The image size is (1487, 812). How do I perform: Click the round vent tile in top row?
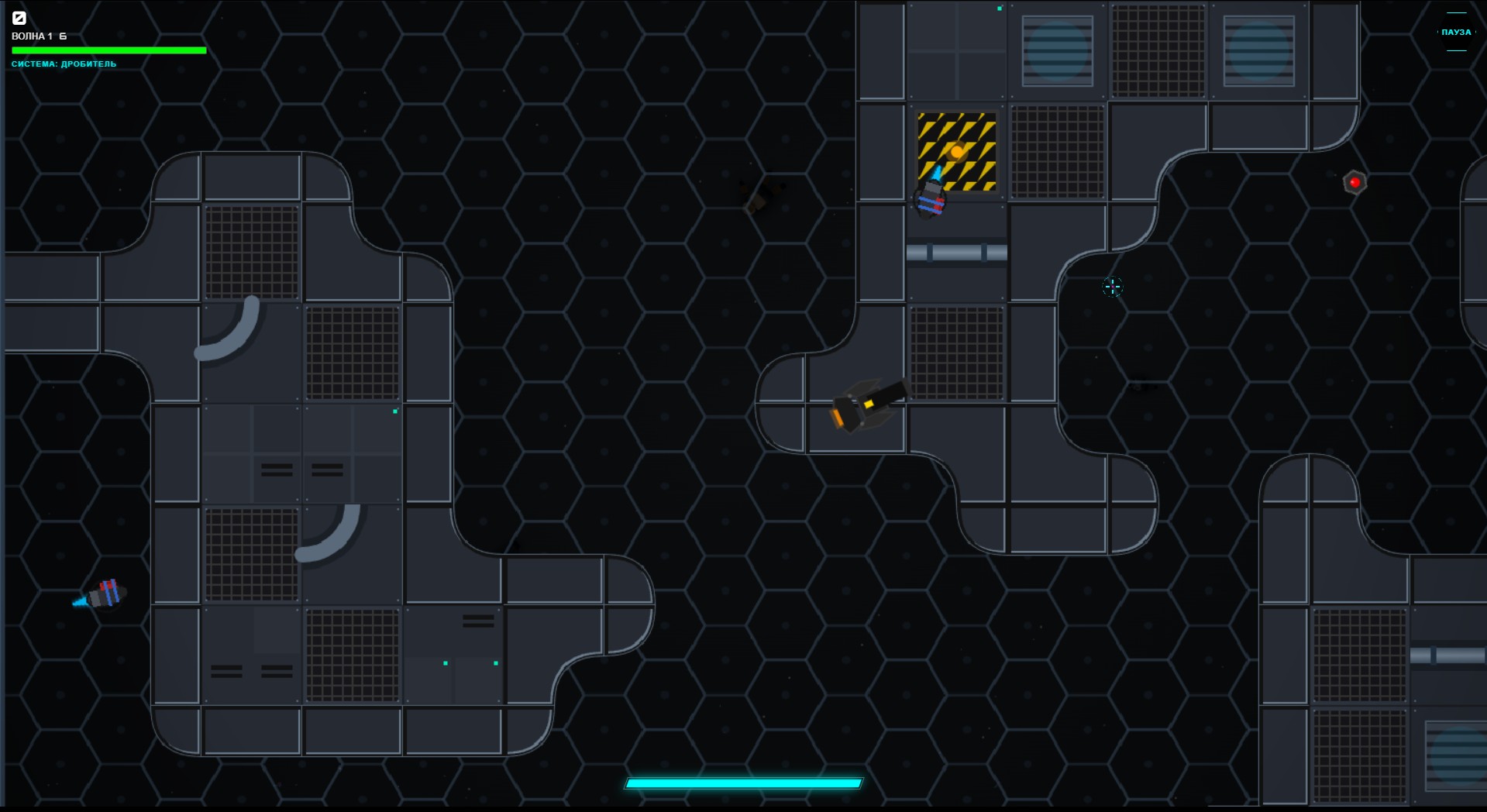[1057, 52]
